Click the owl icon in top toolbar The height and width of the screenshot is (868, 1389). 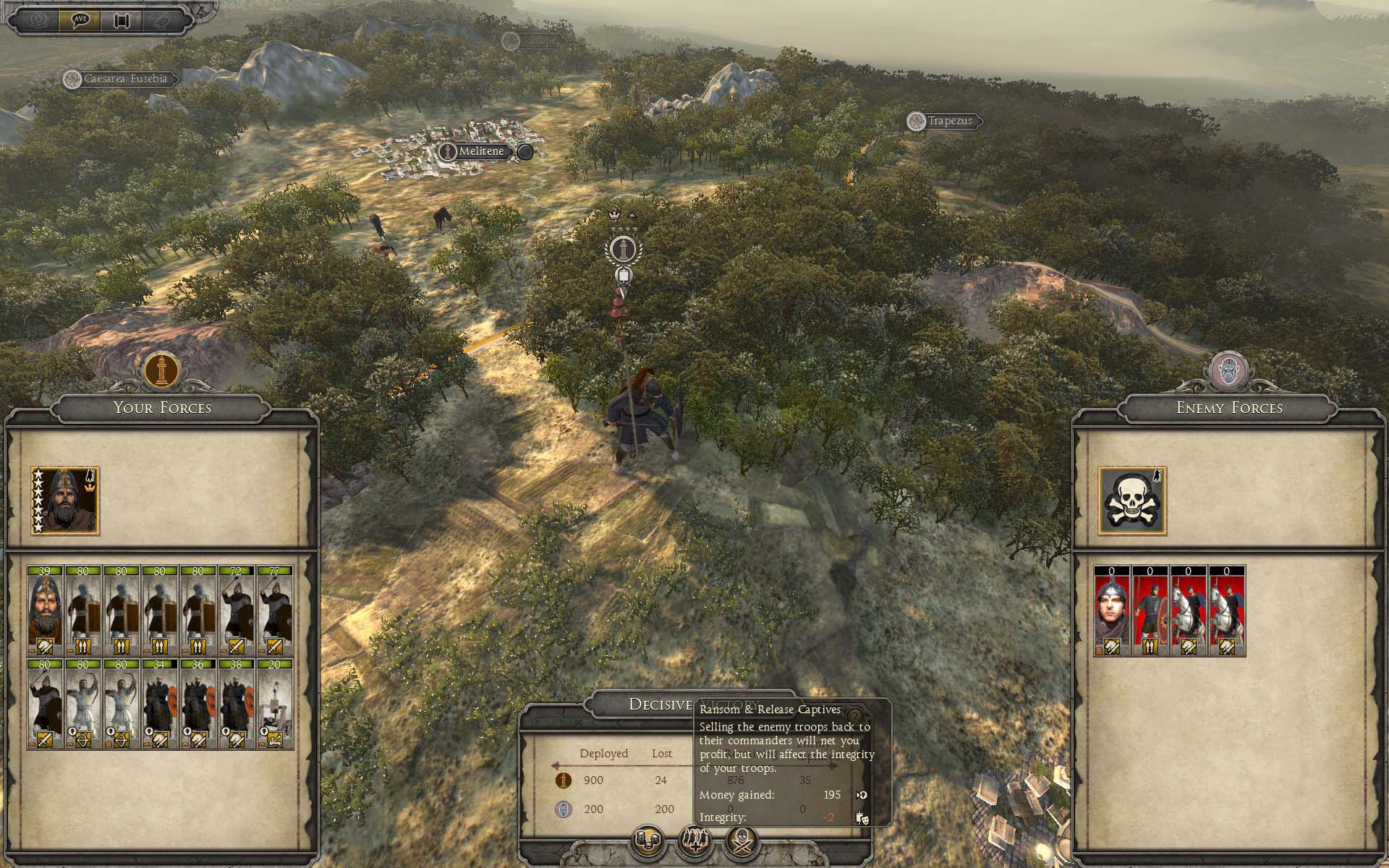click(163, 20)
